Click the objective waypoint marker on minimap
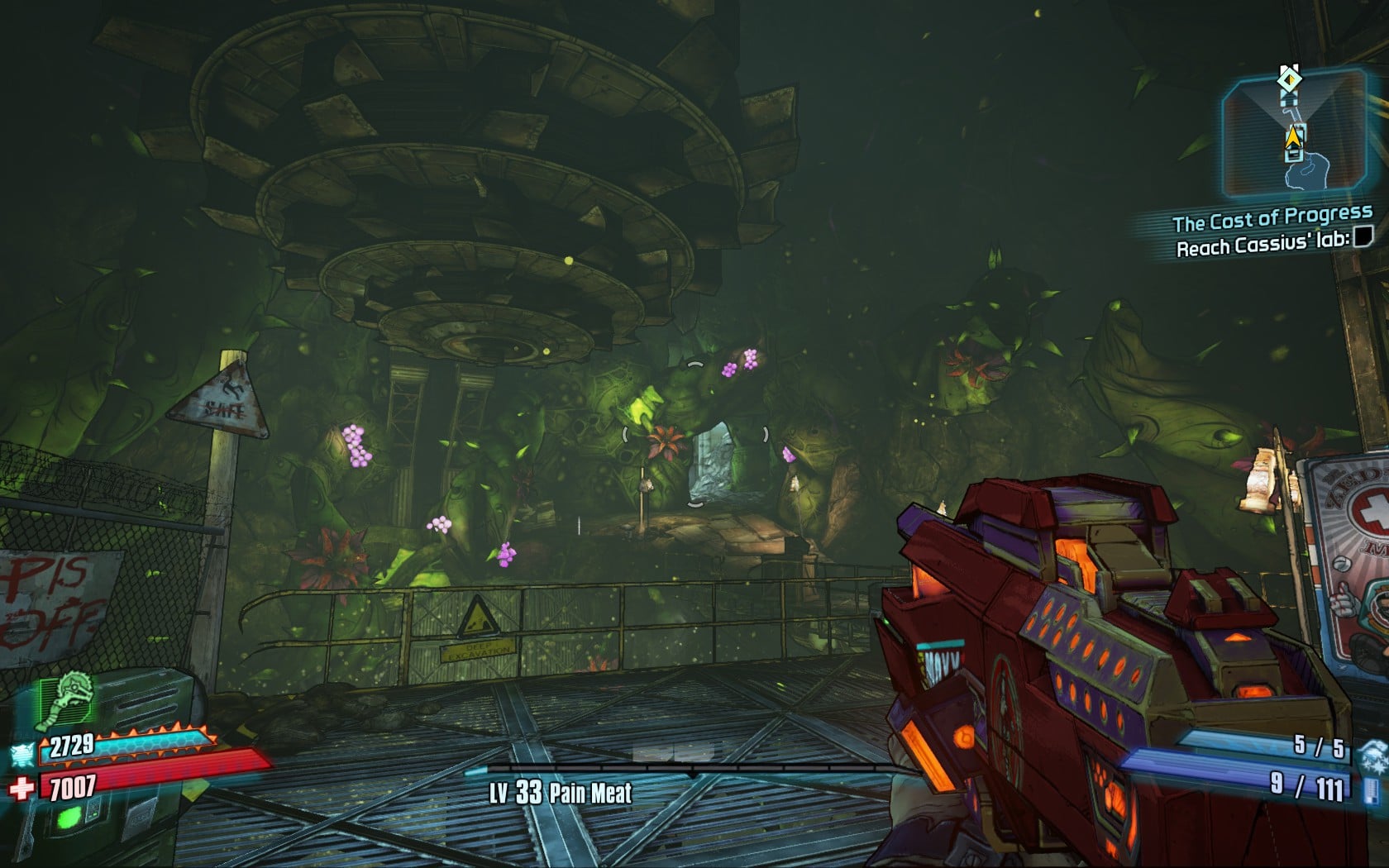 [1288, 79]
